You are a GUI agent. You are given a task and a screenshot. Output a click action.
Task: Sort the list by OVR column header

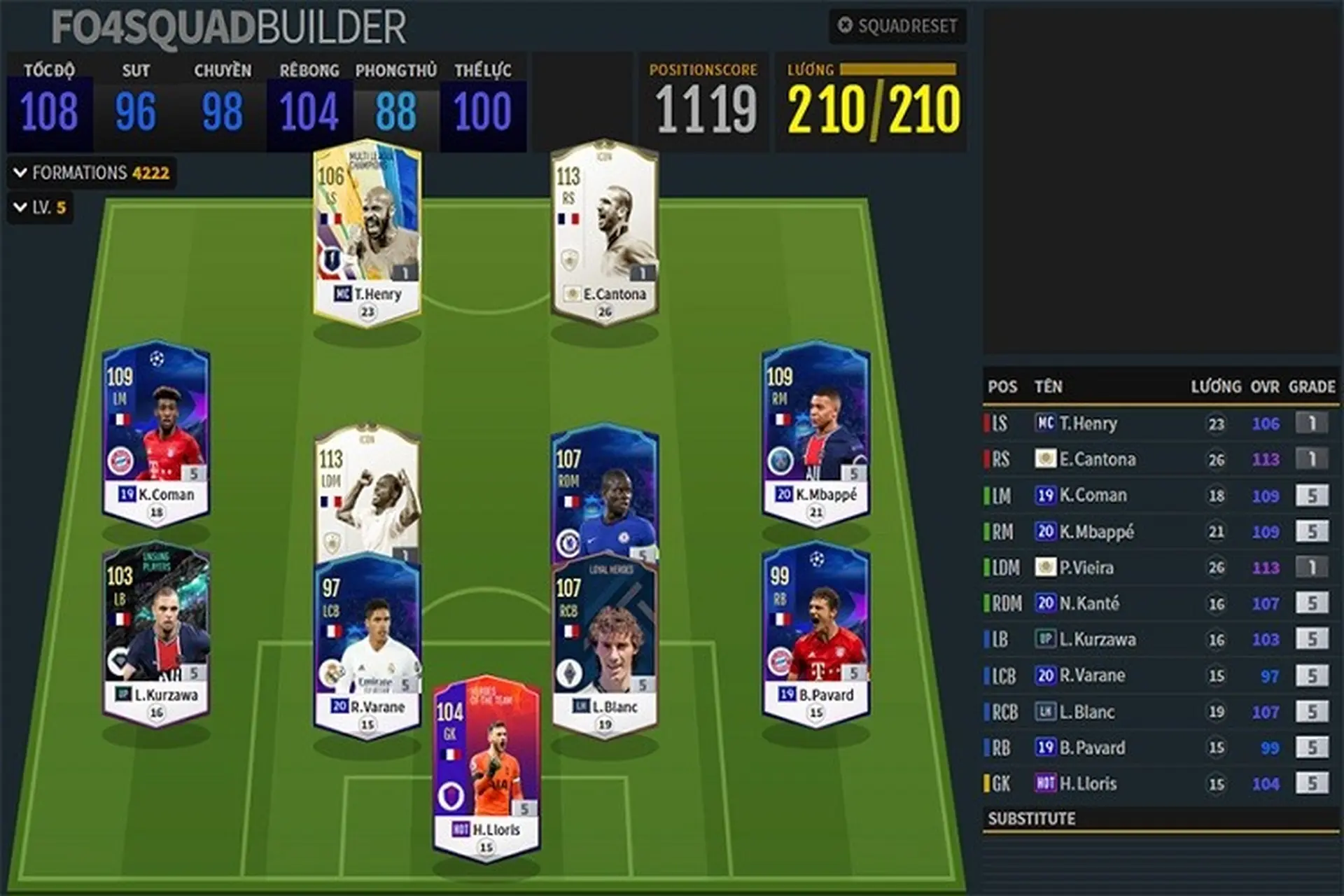pos(1264,386)
